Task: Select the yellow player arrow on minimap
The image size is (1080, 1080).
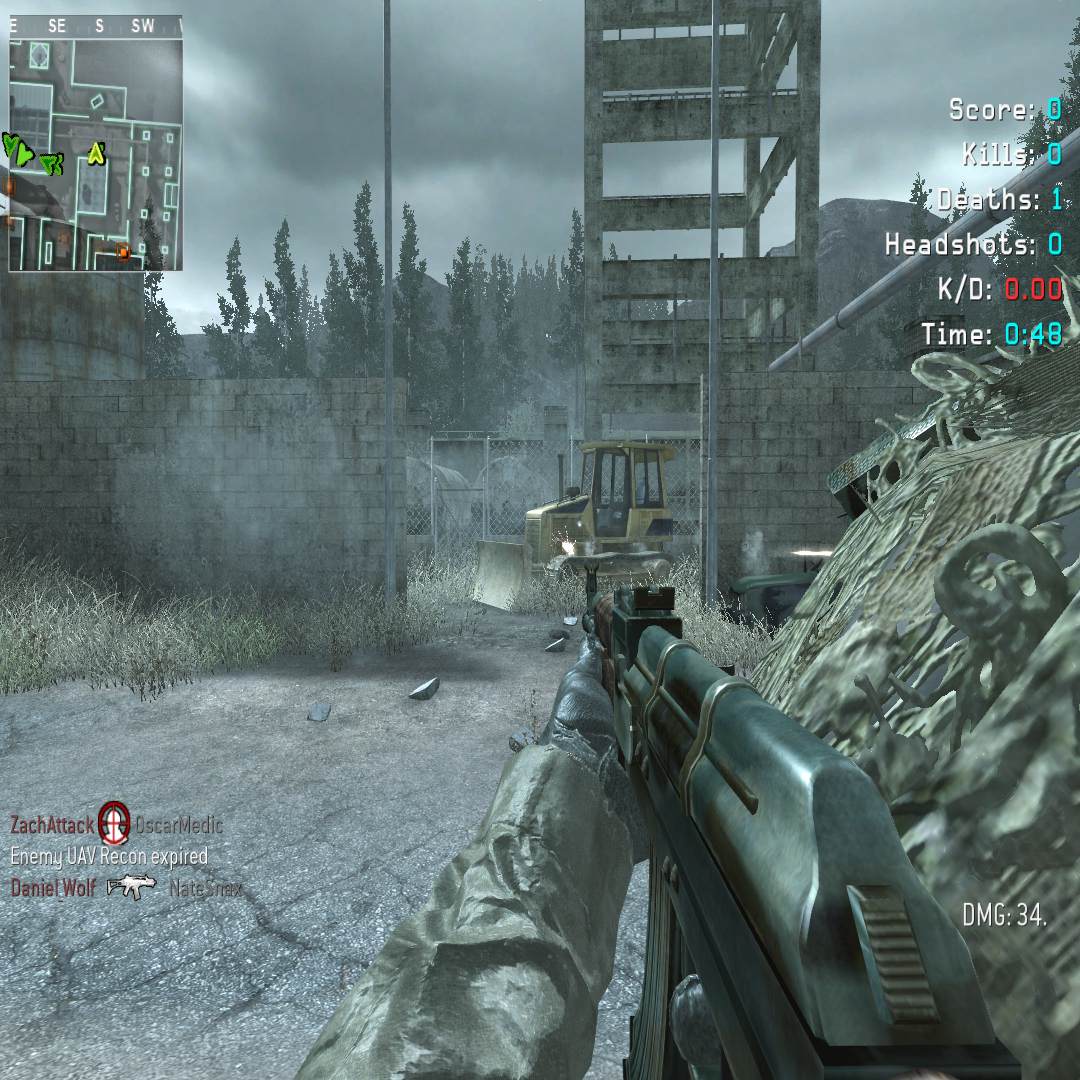Action: point(96,153)
